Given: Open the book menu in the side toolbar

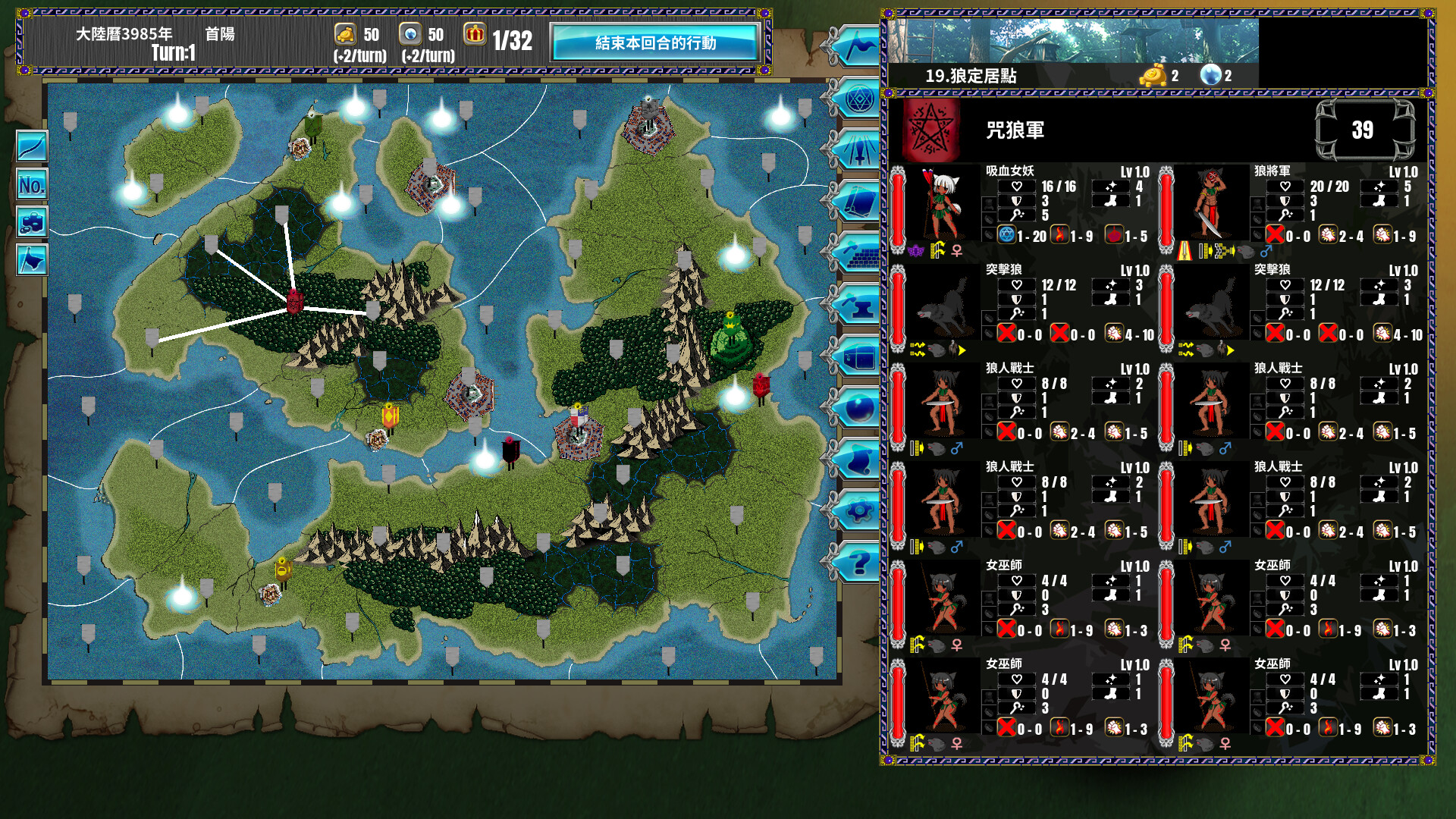Looking at the screenshot, I should click(x=858, y=202).
